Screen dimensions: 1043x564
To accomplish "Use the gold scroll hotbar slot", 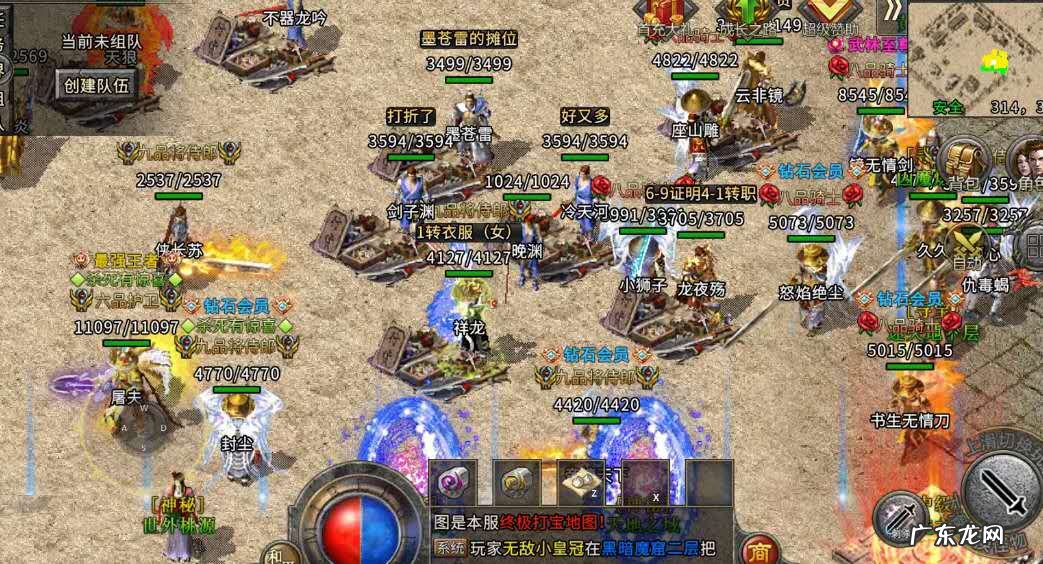I will (x=518, y=483).
